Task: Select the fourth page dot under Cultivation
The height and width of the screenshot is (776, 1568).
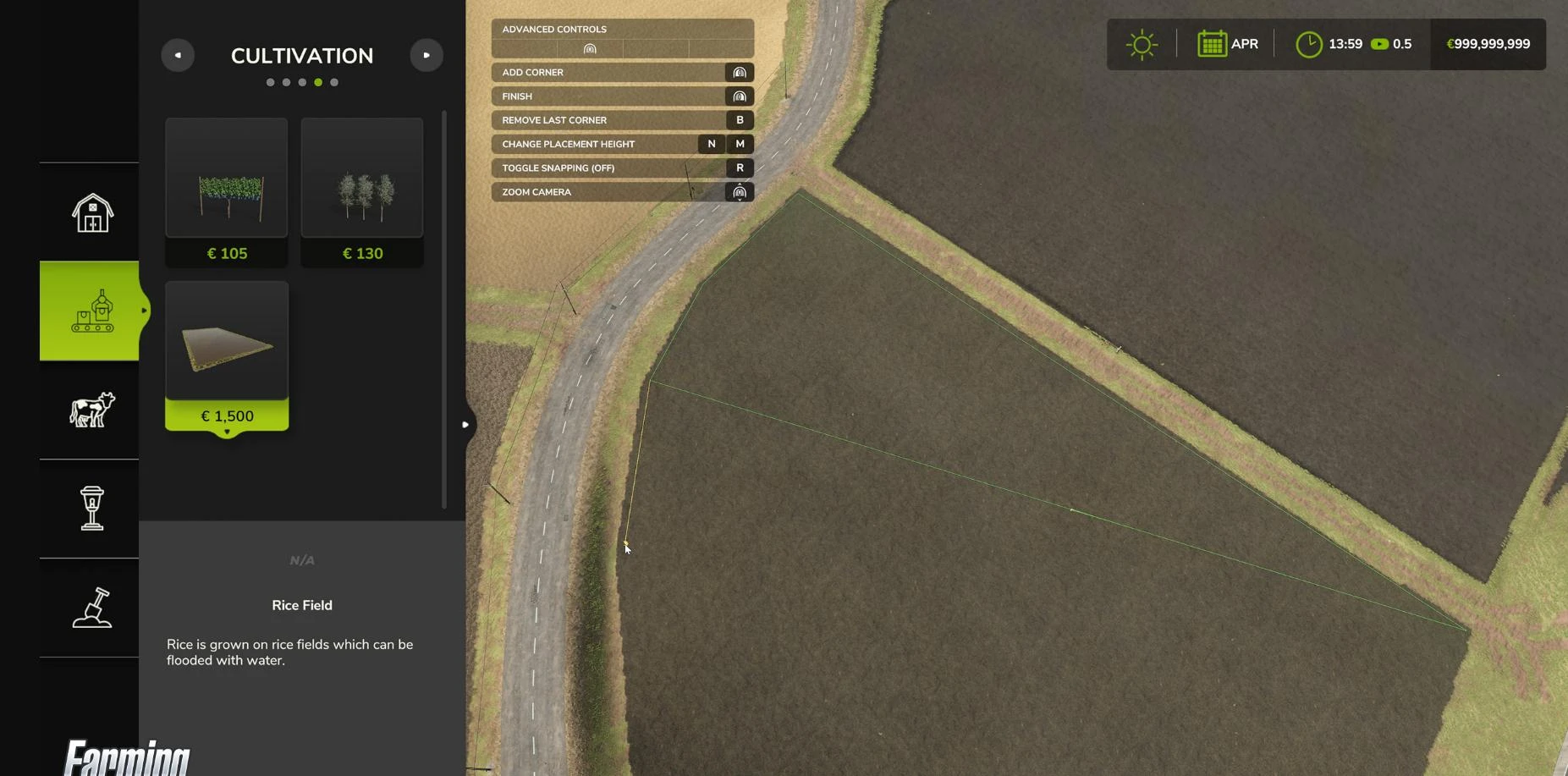Action: point(318,82)
